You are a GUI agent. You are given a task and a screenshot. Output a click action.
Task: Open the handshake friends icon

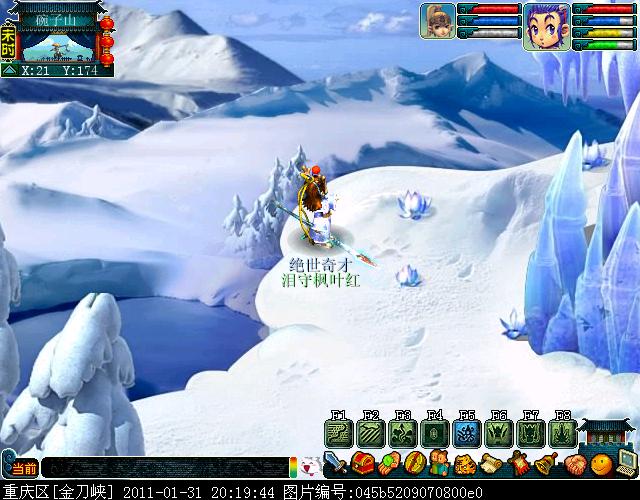tap(574, 464)
